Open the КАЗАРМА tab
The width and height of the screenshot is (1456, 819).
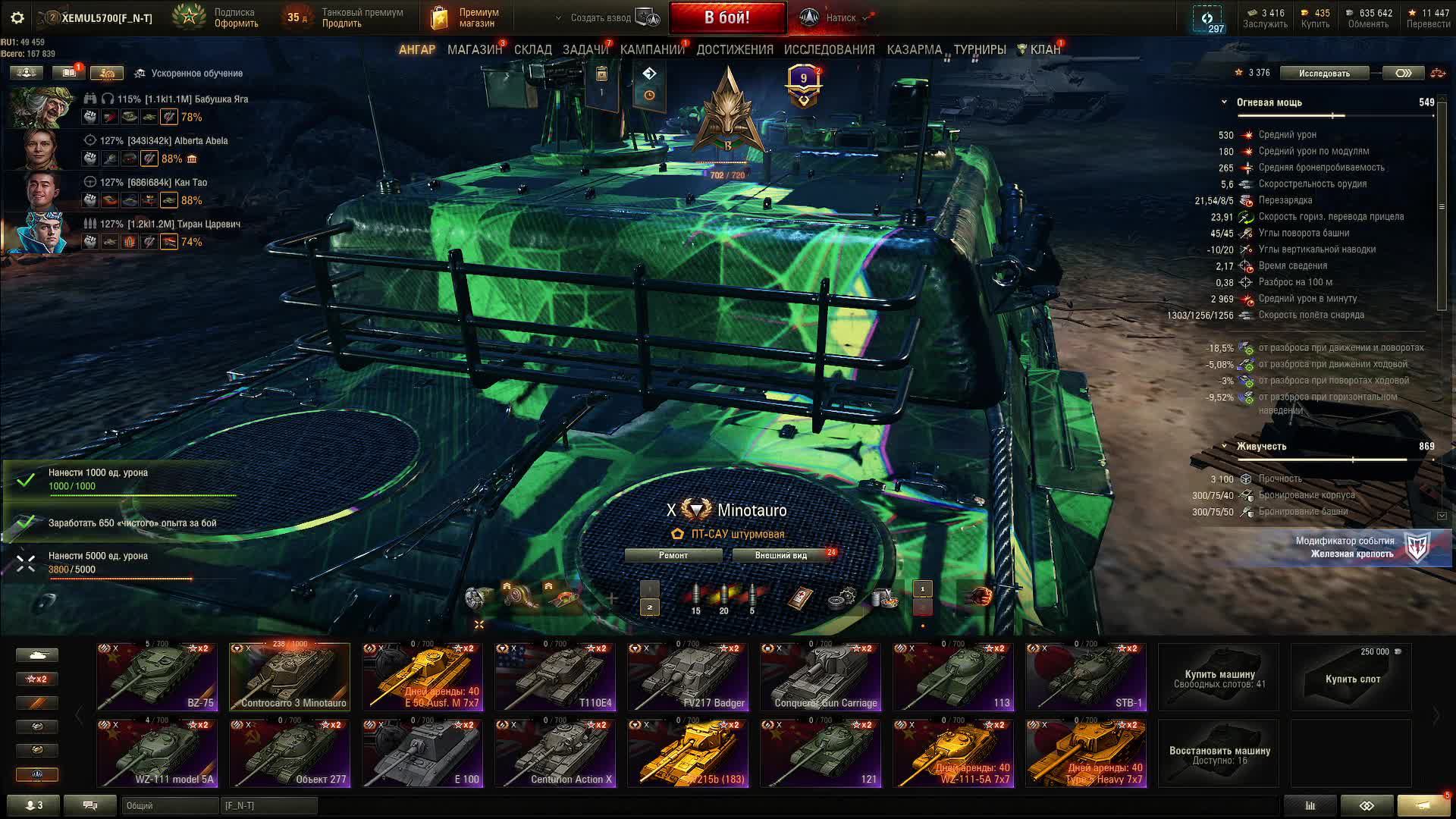point(914,49)
